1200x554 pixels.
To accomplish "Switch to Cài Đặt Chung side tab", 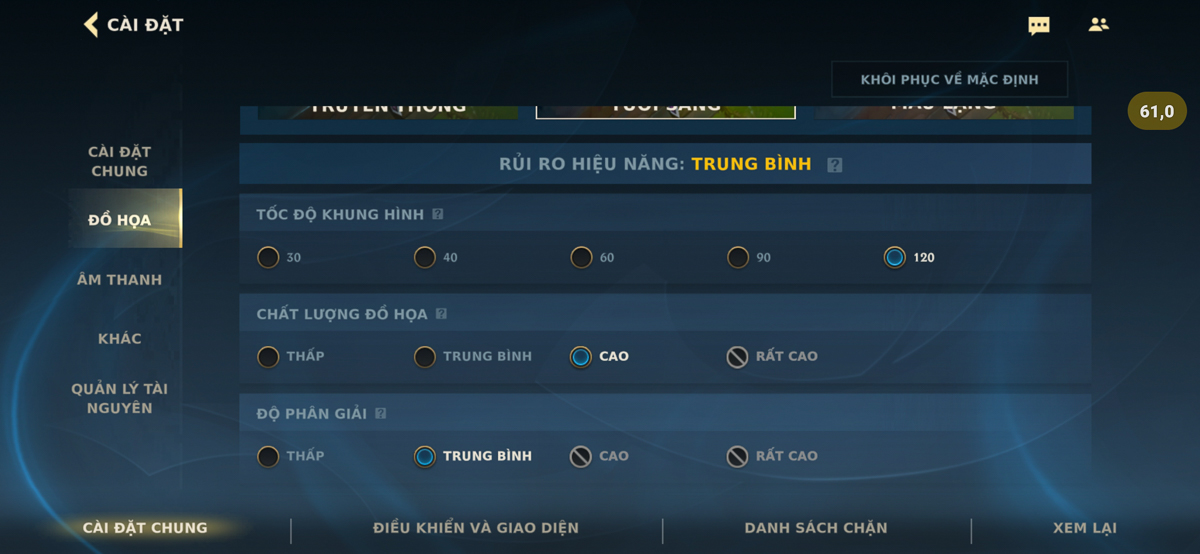I will pyautogui.click(x=120, y=161).
